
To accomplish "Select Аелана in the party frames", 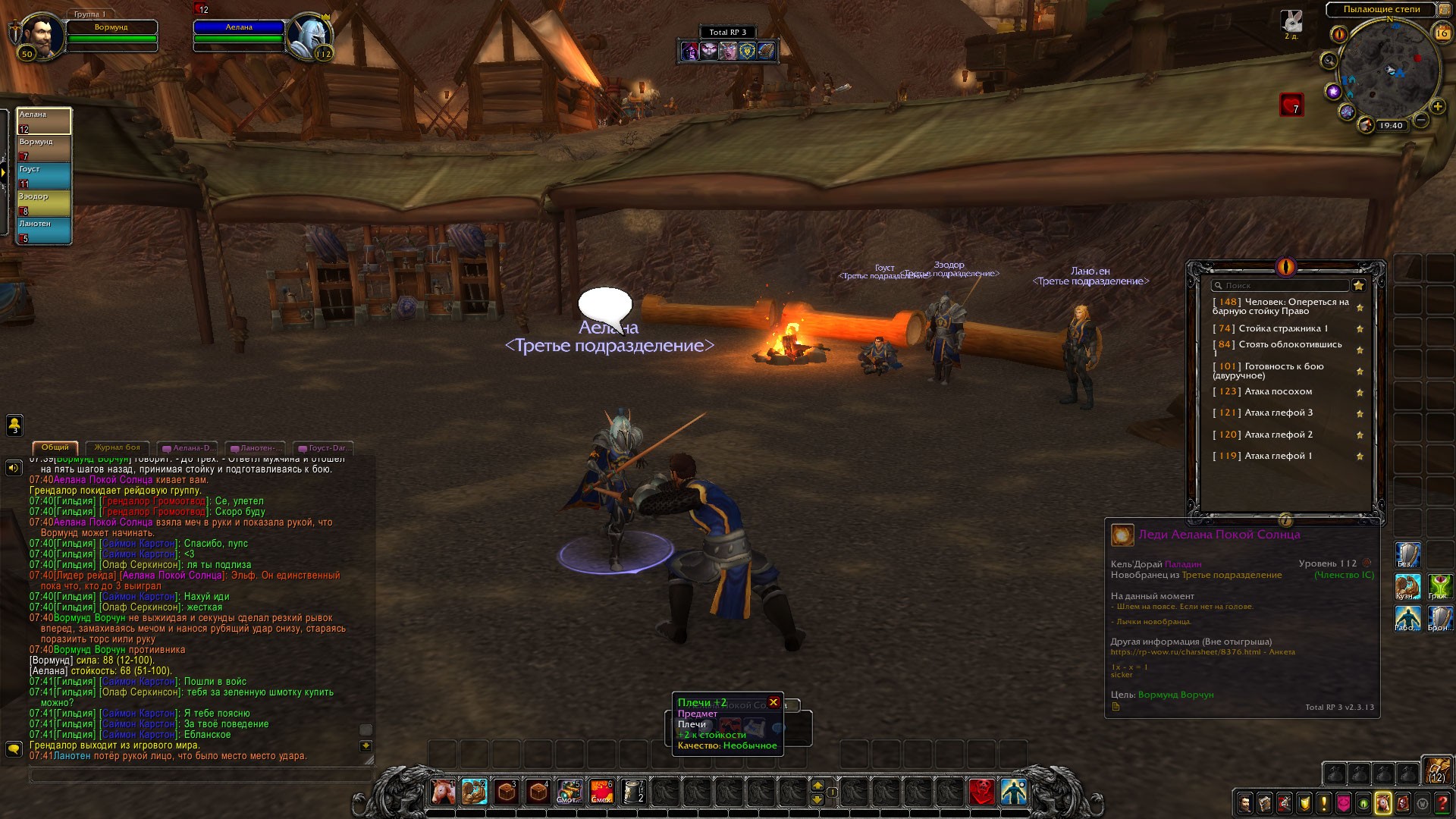I will tap(44, 121).
